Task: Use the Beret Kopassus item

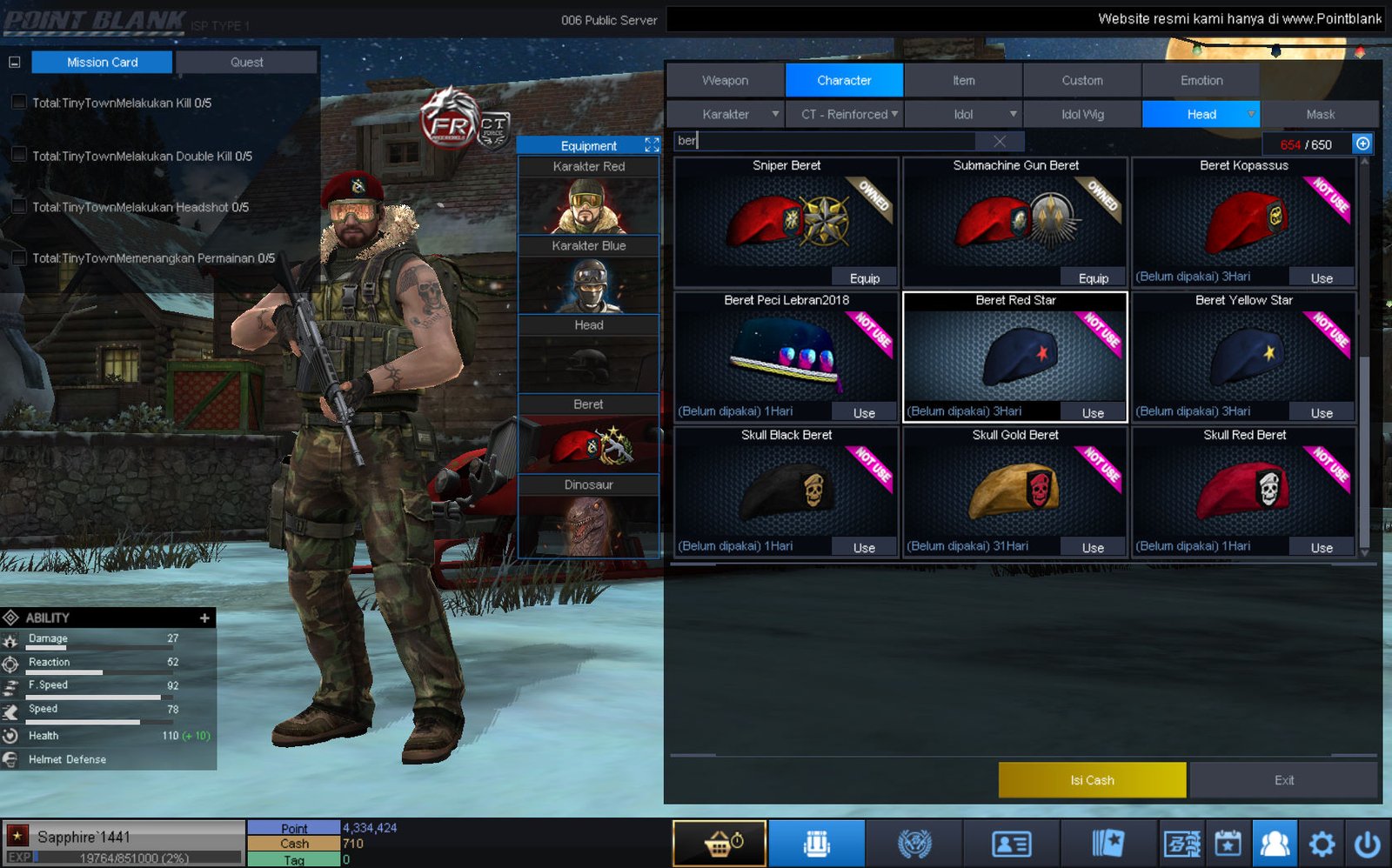Action: (x=1322, y=278)
